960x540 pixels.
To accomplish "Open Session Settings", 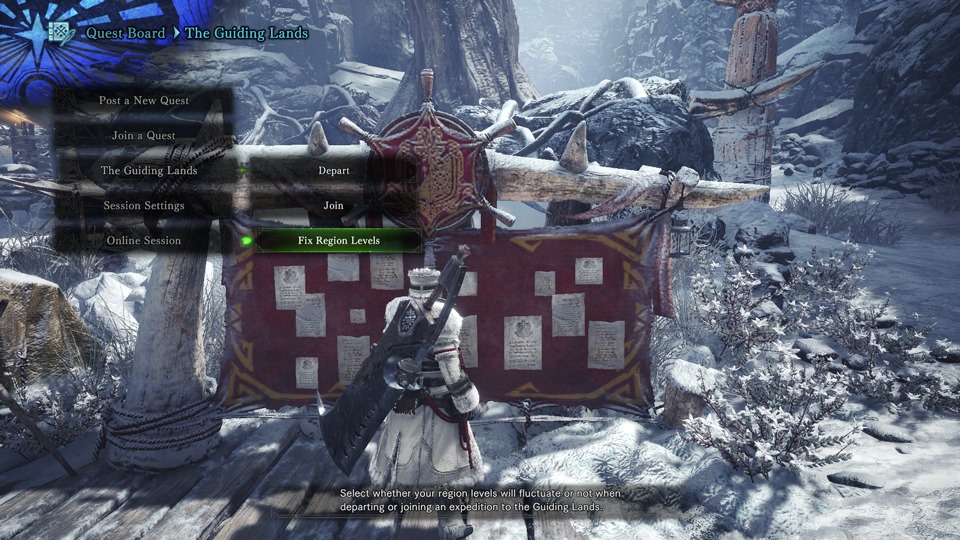I will (x=144, y=206).
